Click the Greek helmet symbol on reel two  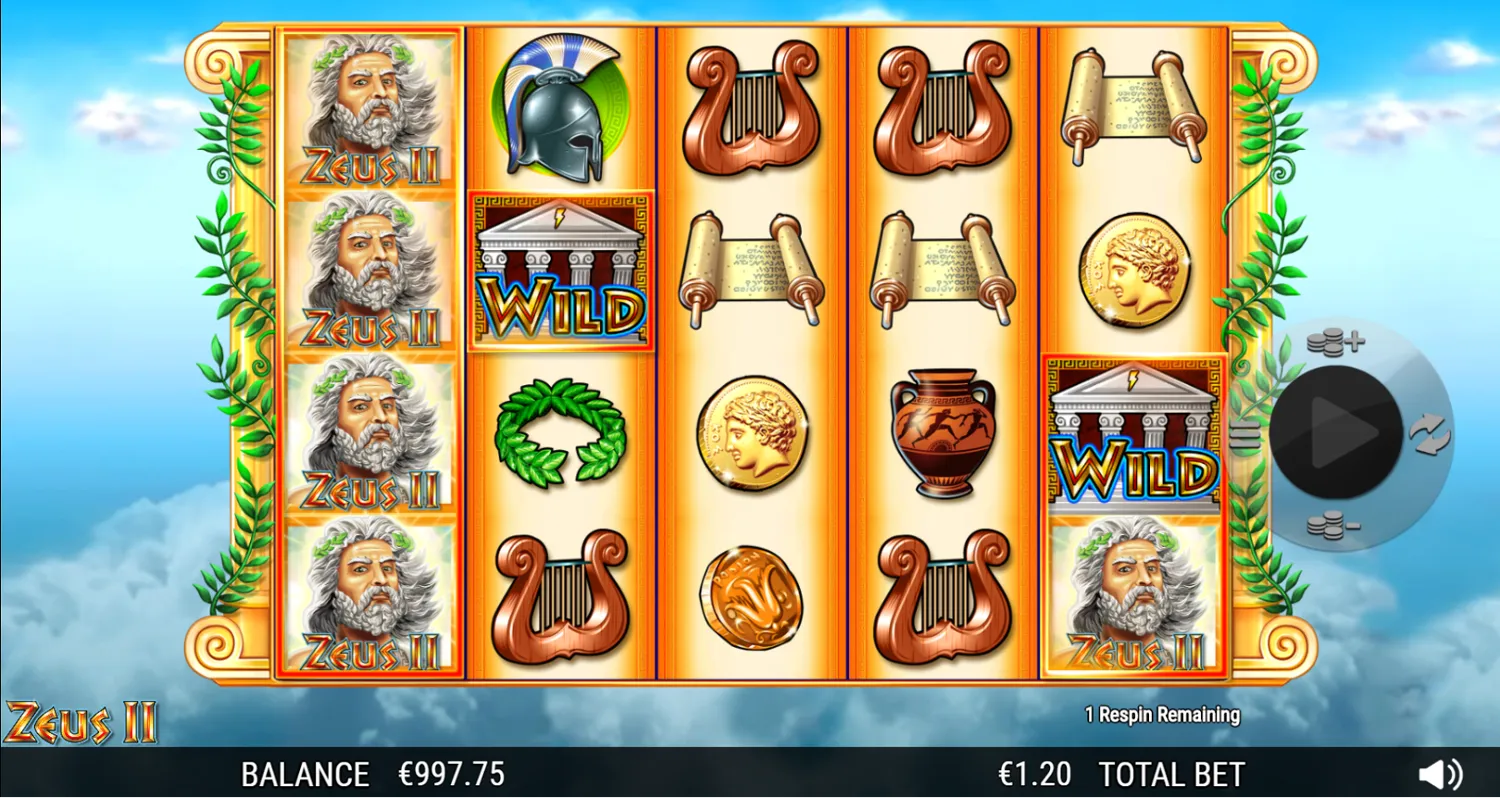point(562,107)
